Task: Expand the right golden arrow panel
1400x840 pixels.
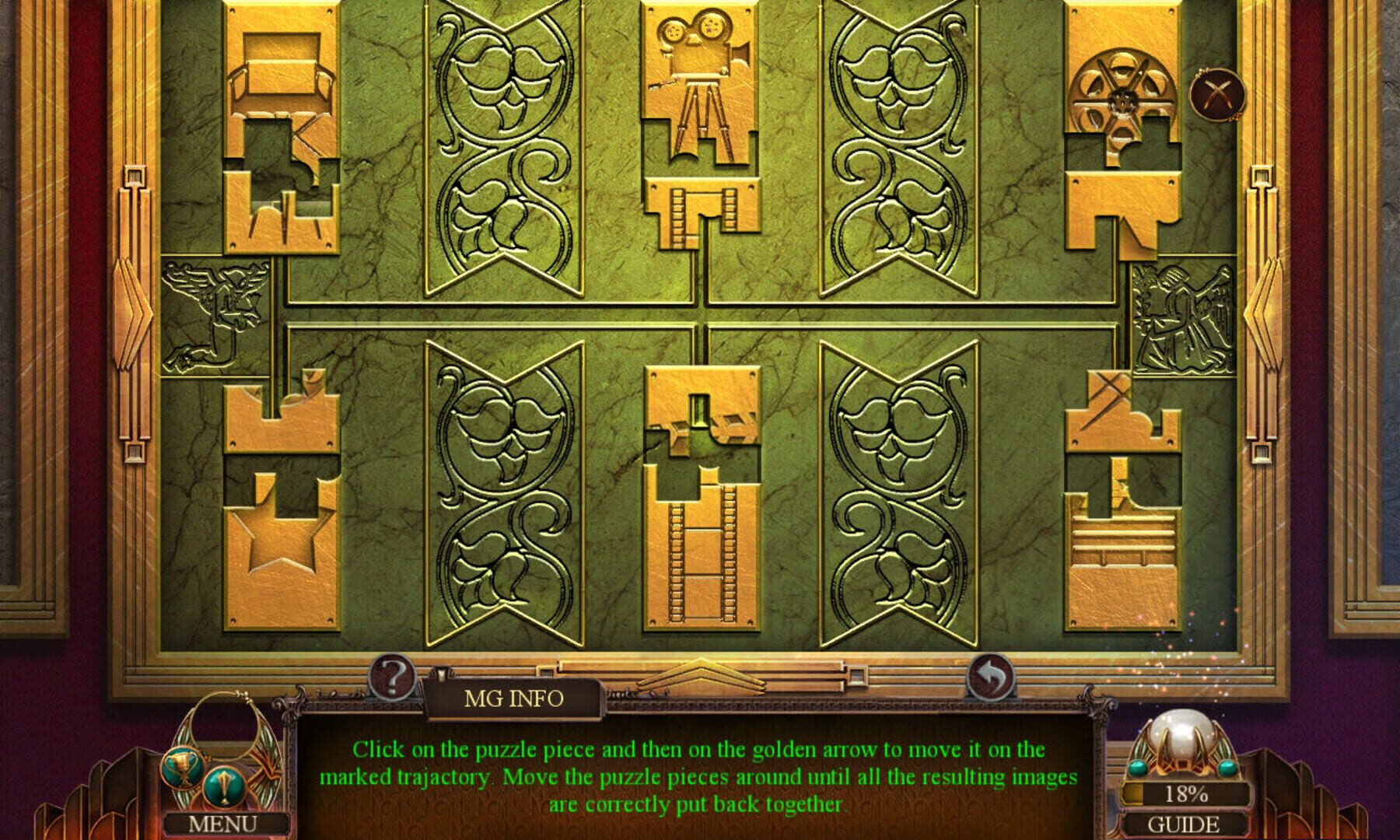Action: point(1263,311)
